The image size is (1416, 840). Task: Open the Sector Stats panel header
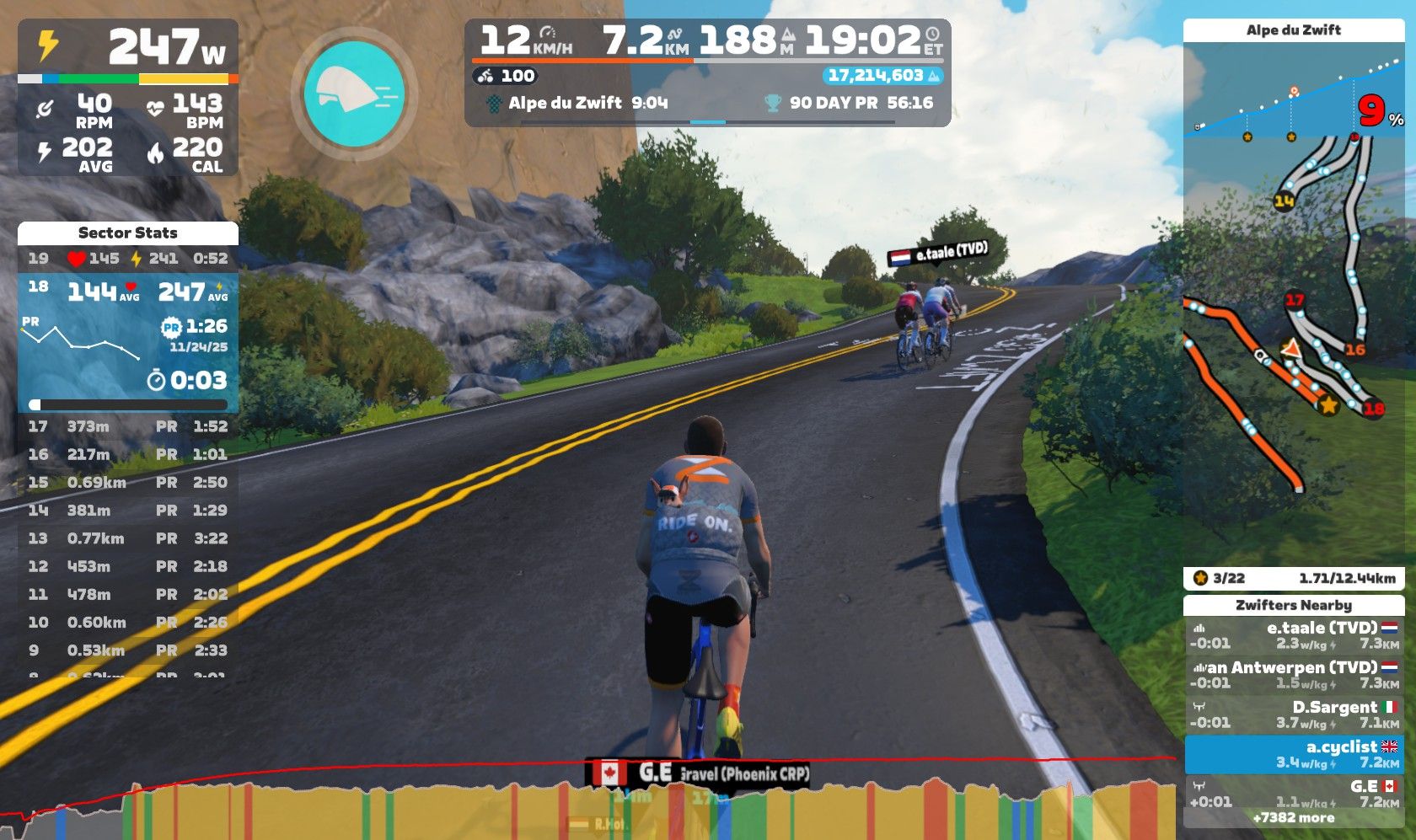pyautogui.click(x=128, y=233)
